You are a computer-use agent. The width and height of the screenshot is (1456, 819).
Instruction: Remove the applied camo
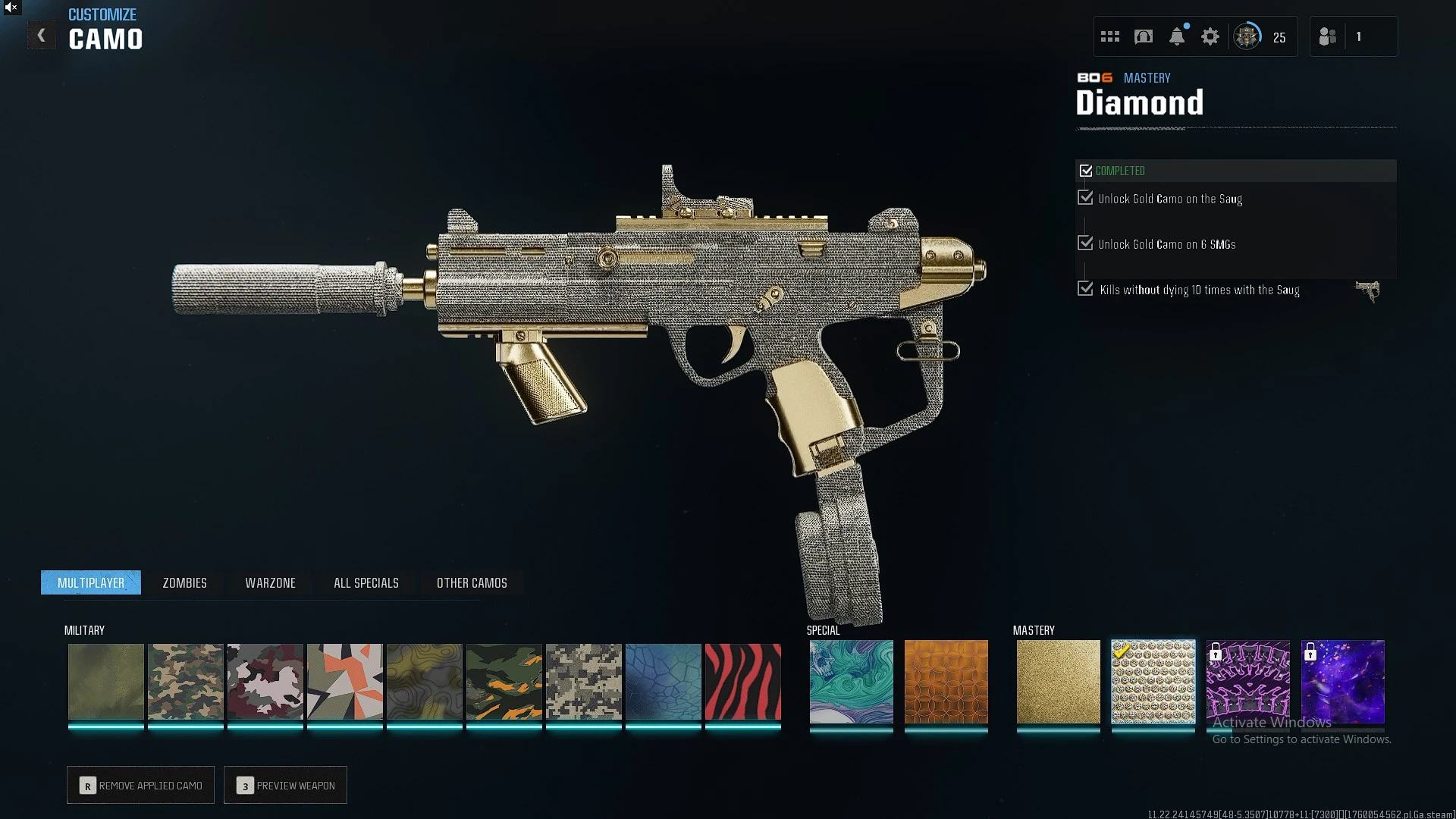(x=141, y=786)
